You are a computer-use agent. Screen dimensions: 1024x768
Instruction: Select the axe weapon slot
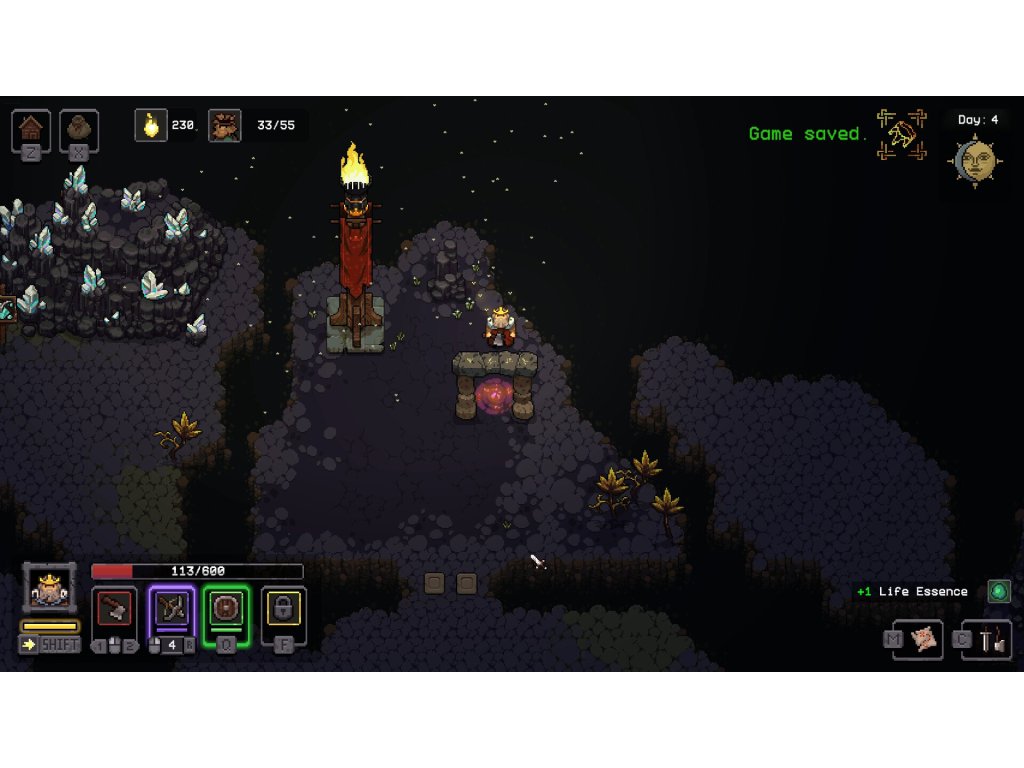coord(115,609)
